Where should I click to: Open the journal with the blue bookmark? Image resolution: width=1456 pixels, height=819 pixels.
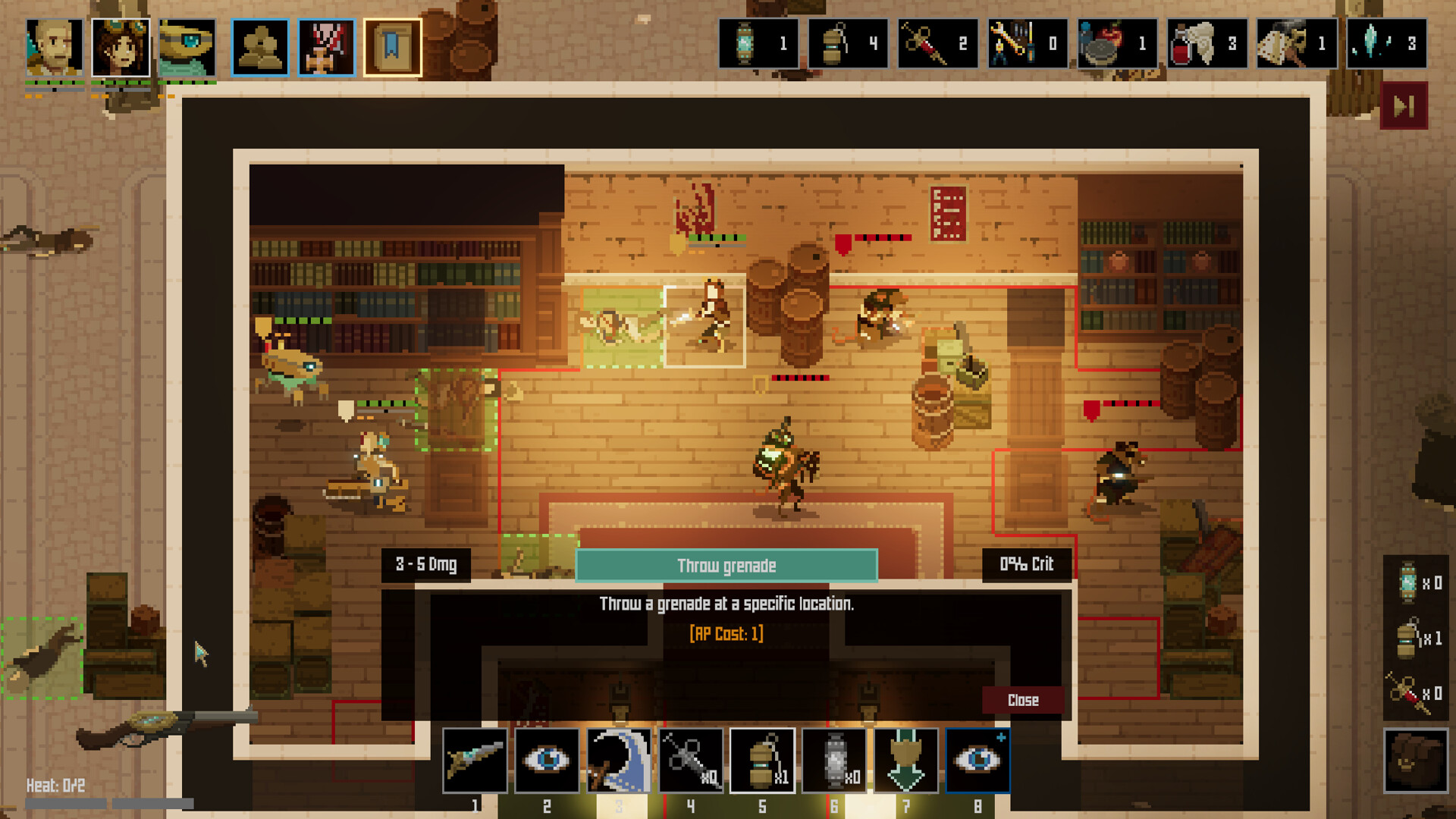[393, 46]
